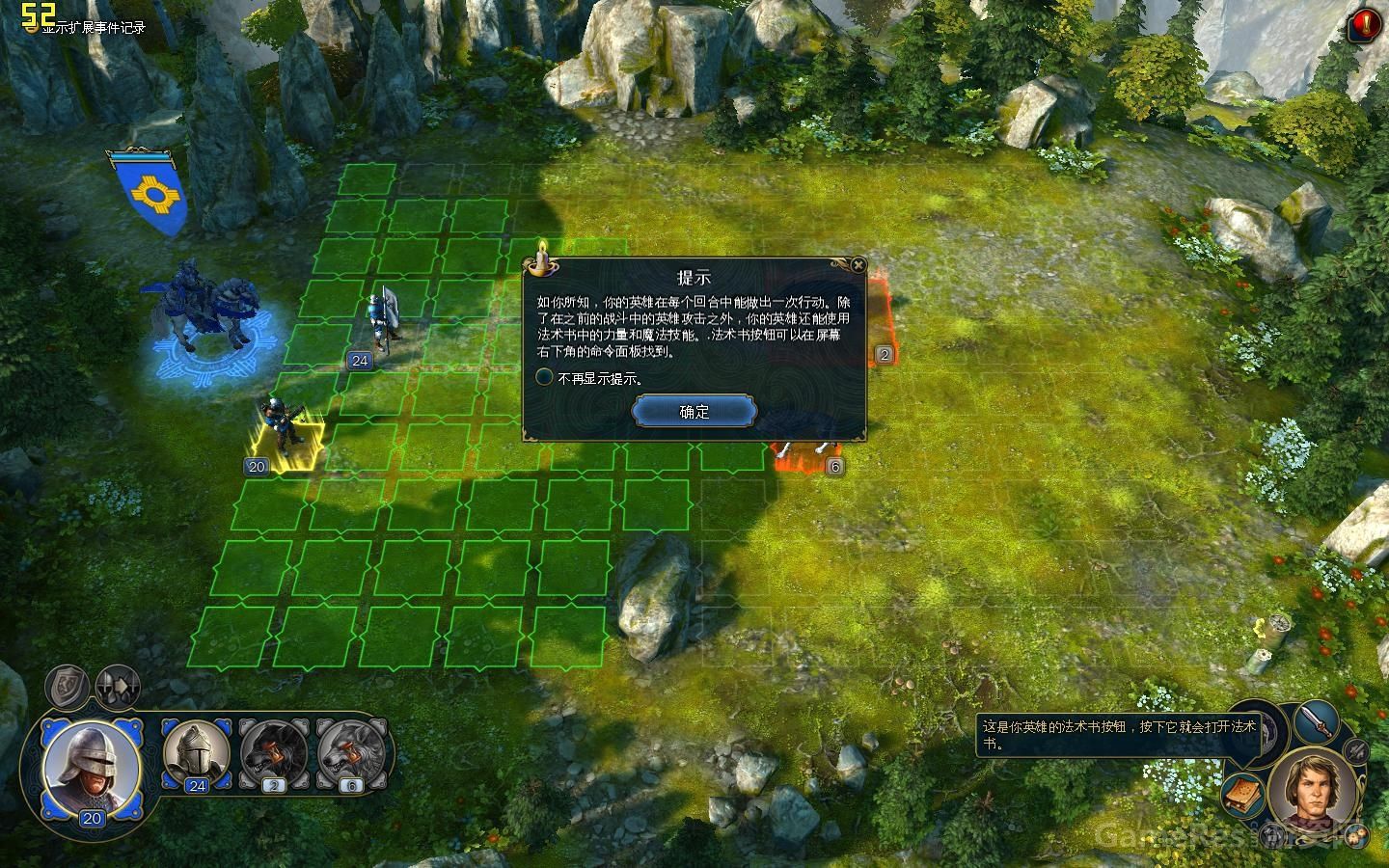Select the knight helmet unit with 24

(x=196, y=752)
